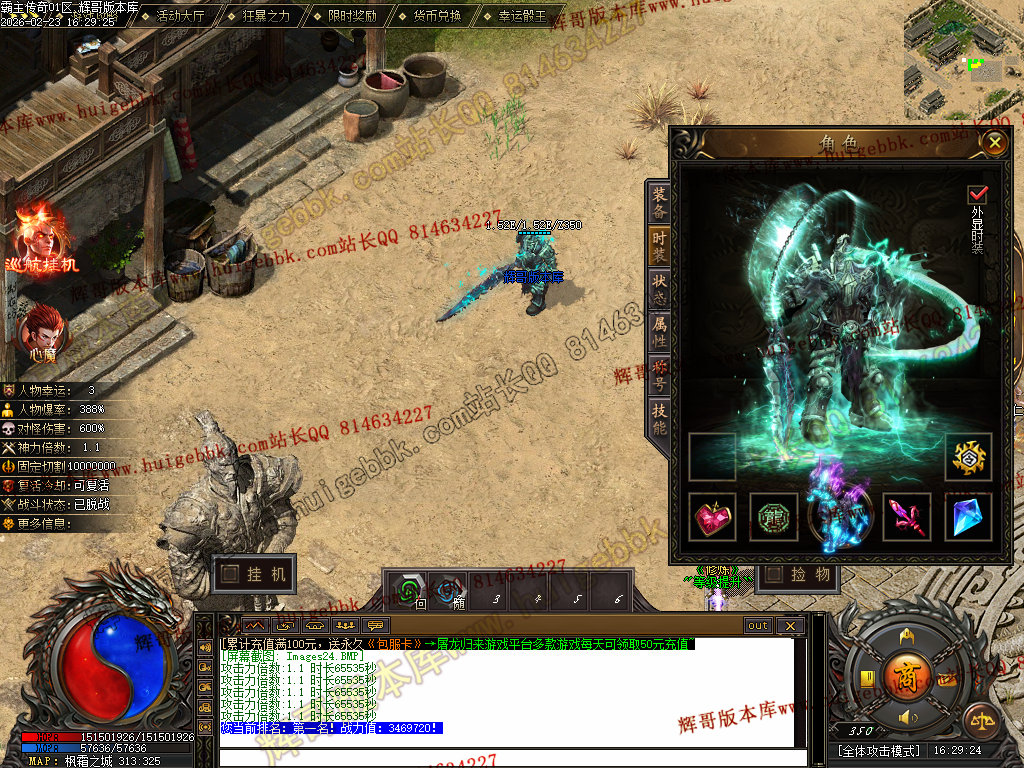Open the 幸运骰王 lucky dice menu
This screenshot has height=768, width=1024.
point(522,16)
